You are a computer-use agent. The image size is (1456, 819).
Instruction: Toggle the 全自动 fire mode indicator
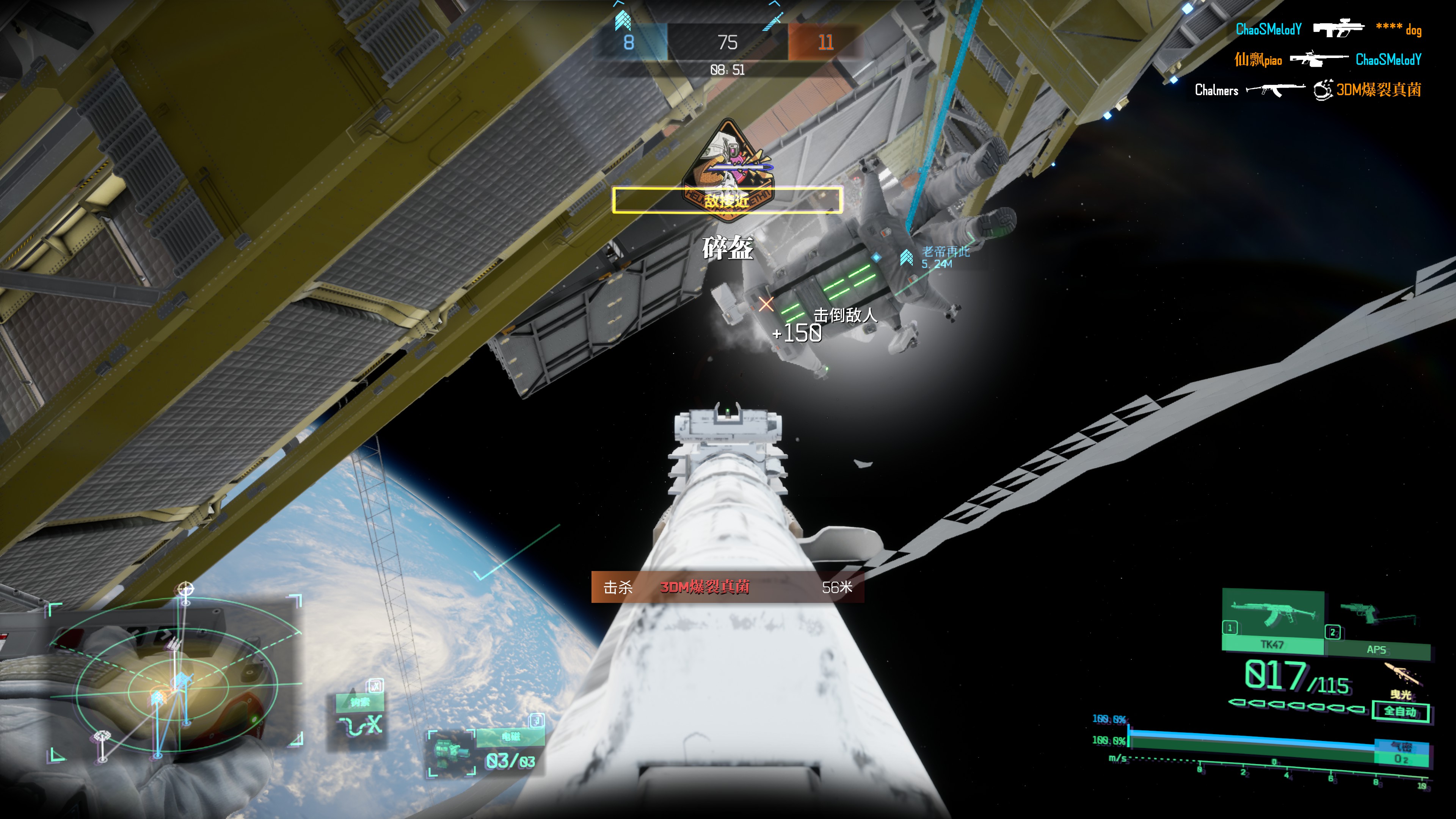click(x=1400, y=711)
